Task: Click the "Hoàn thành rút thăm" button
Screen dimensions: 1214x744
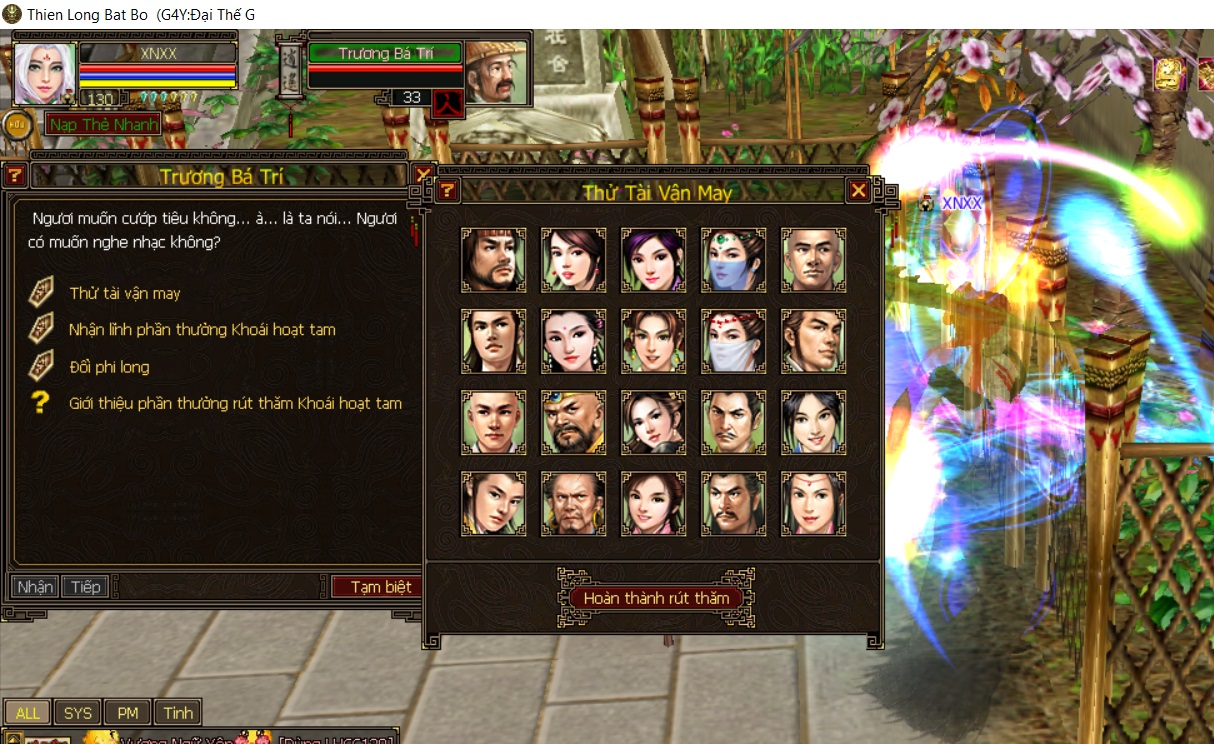Action: coord(655,598)
